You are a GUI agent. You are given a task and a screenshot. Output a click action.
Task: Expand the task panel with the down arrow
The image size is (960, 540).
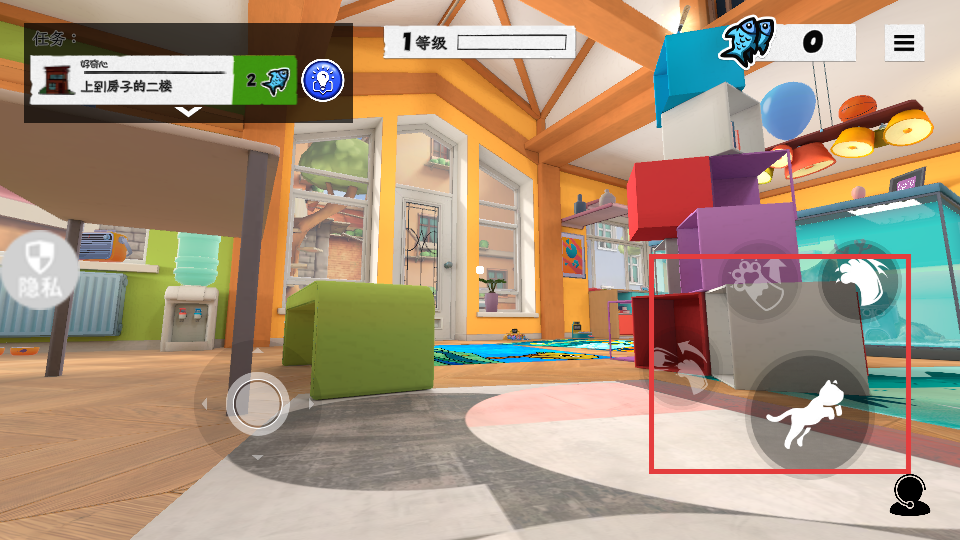coord(188,111)
